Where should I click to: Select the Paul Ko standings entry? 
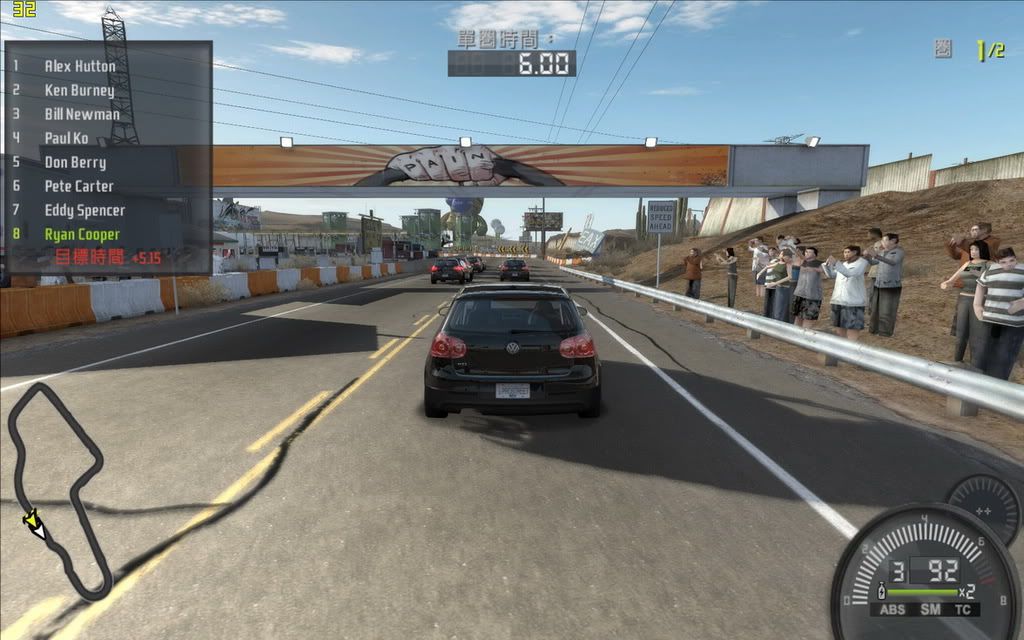66,138
